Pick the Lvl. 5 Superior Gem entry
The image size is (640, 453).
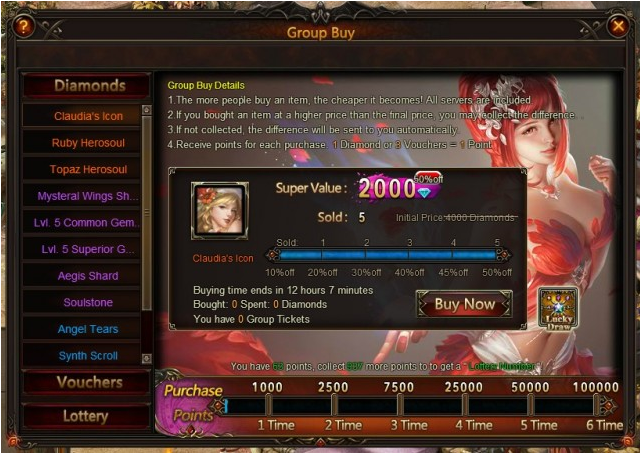click(x=86, y=249)
